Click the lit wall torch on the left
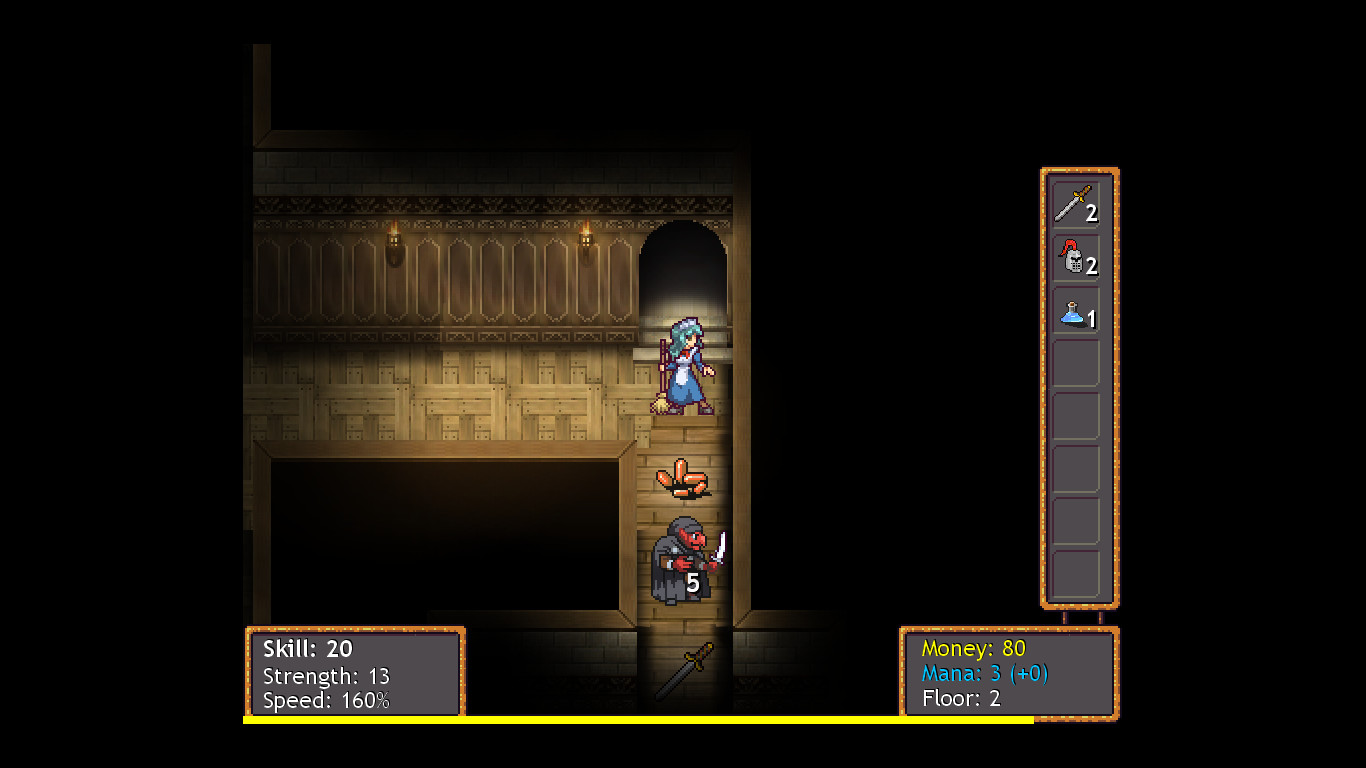 point(394,238)
